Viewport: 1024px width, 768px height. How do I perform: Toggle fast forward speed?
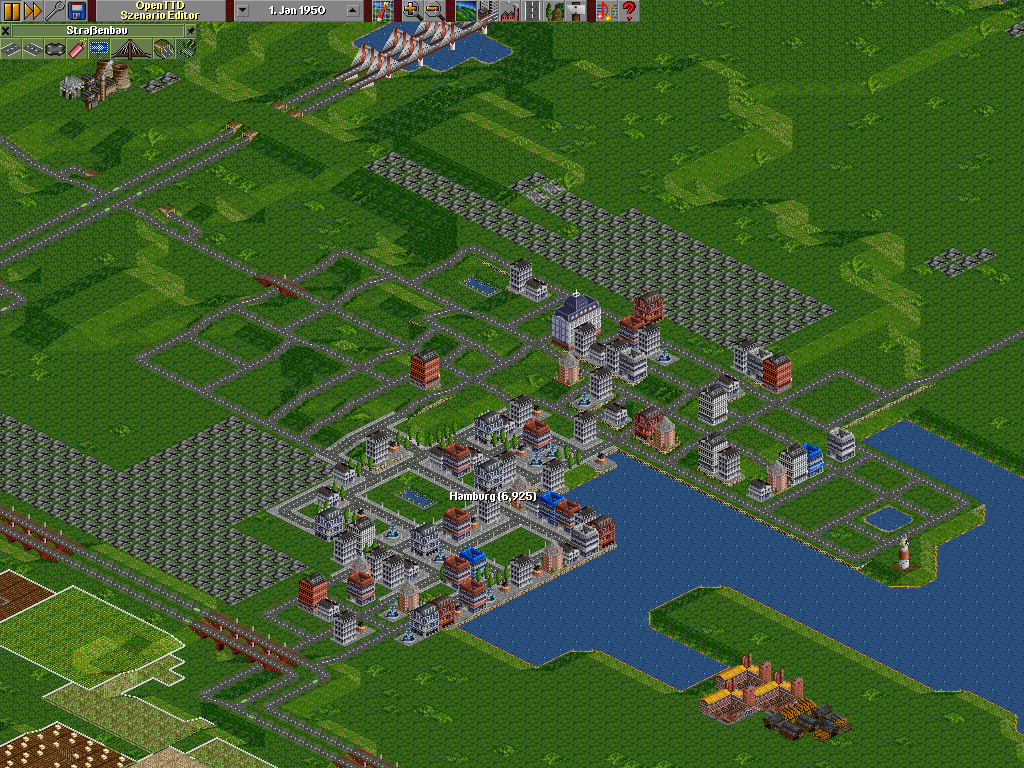click(x=32, y=11)
